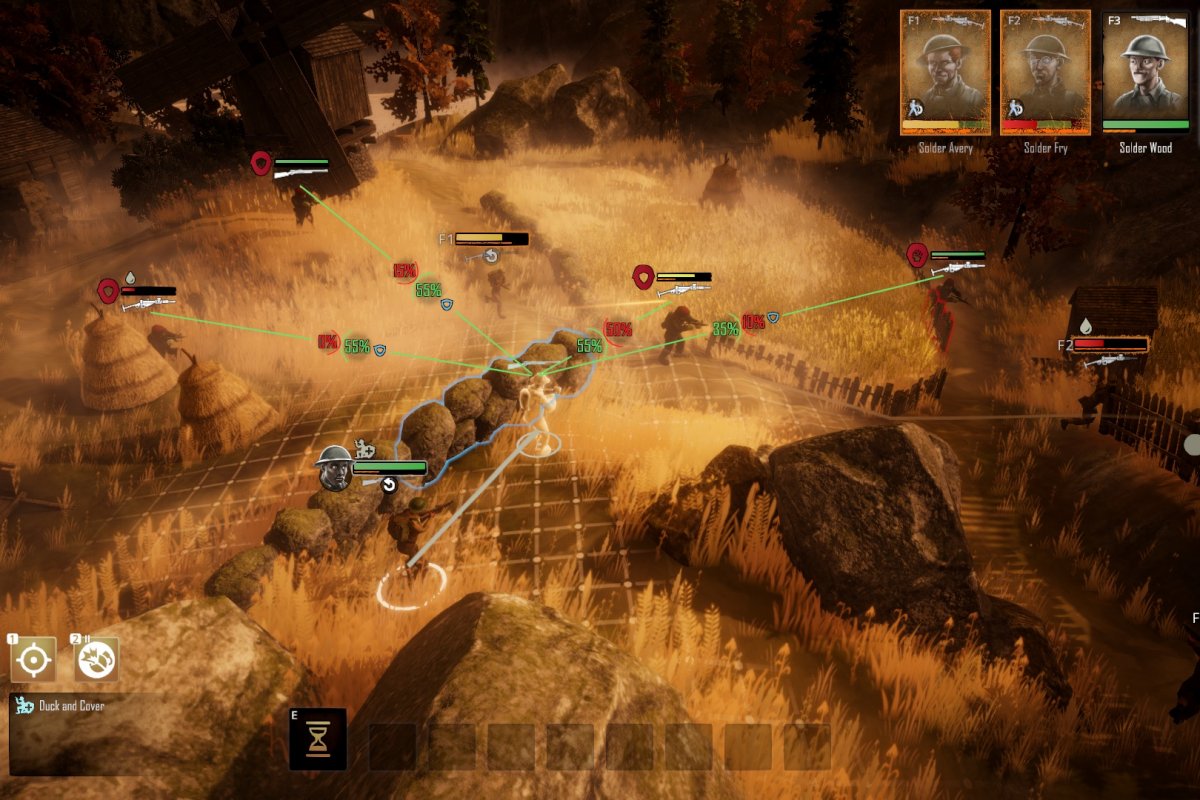The image size is (1200, 800).
Task: Choose Soldier Wood's portrait card
Action: 1146,72
